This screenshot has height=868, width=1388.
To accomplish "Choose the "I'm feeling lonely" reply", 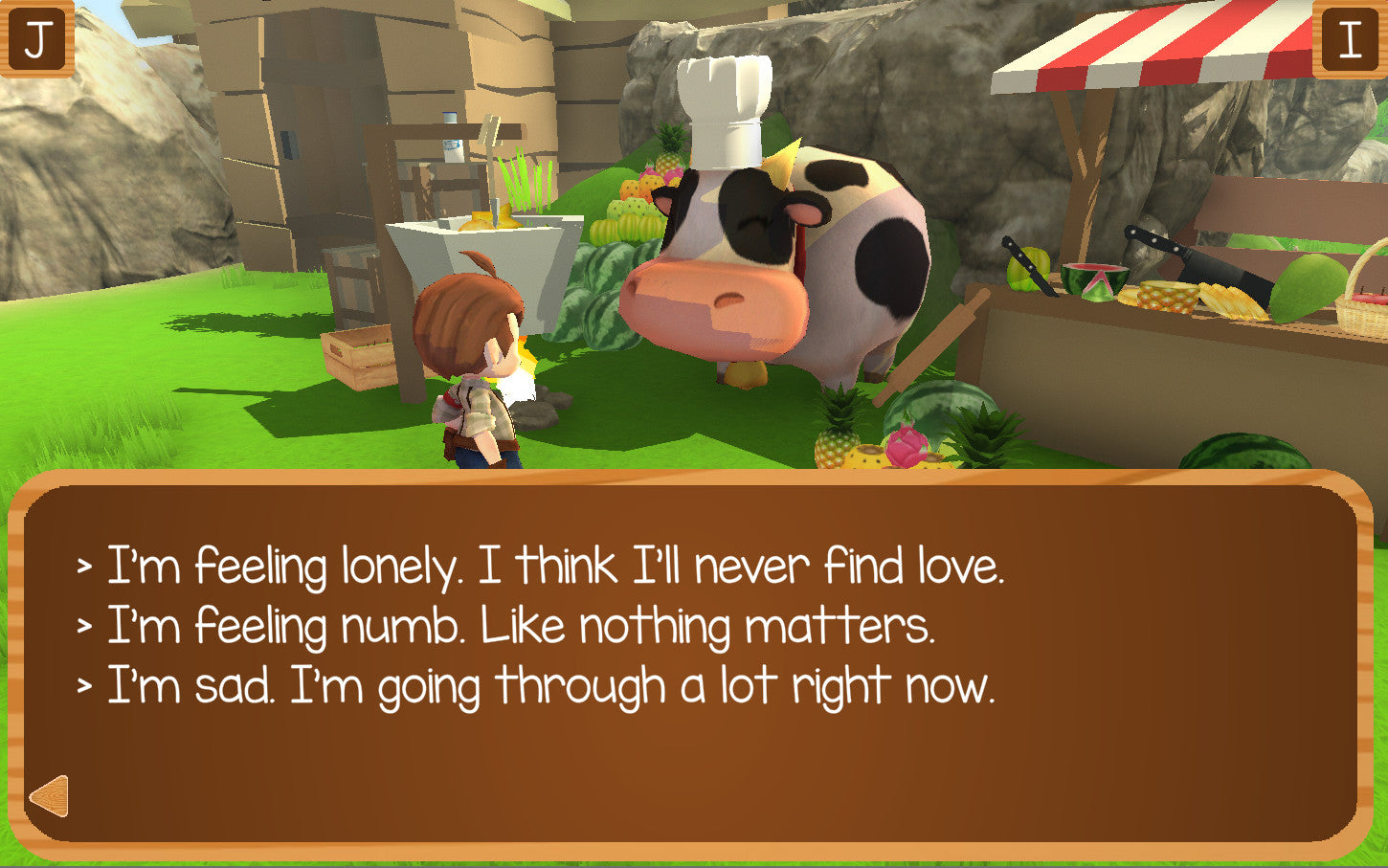I will (555, 566).
